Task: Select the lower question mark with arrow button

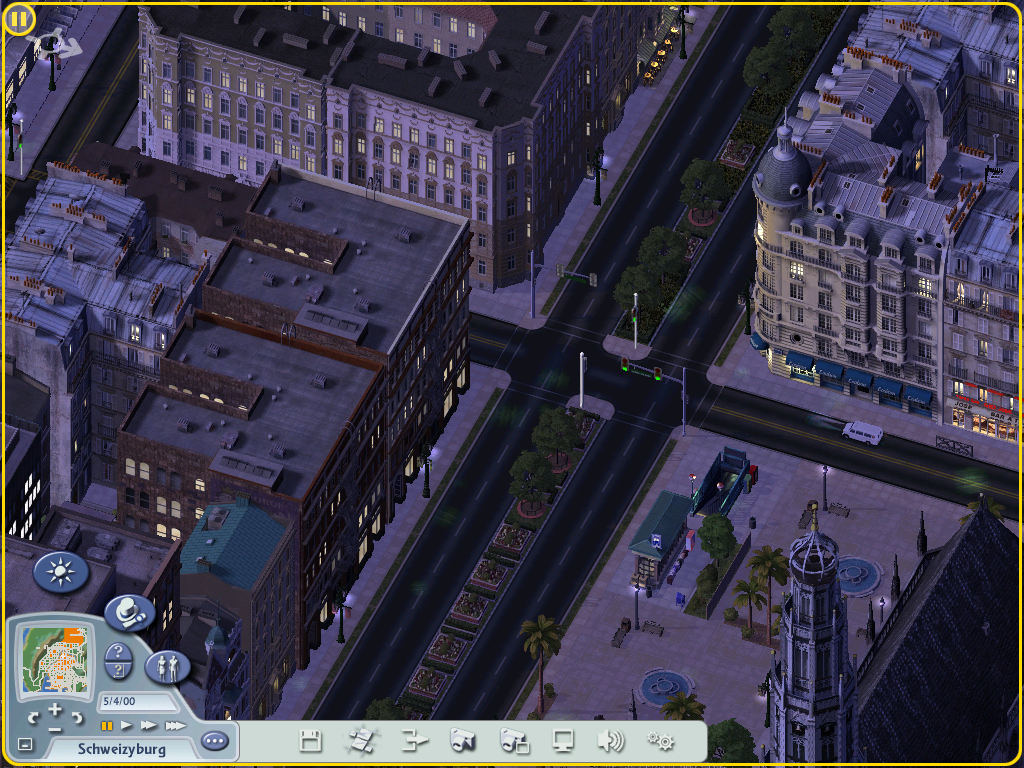Action: 118,671
